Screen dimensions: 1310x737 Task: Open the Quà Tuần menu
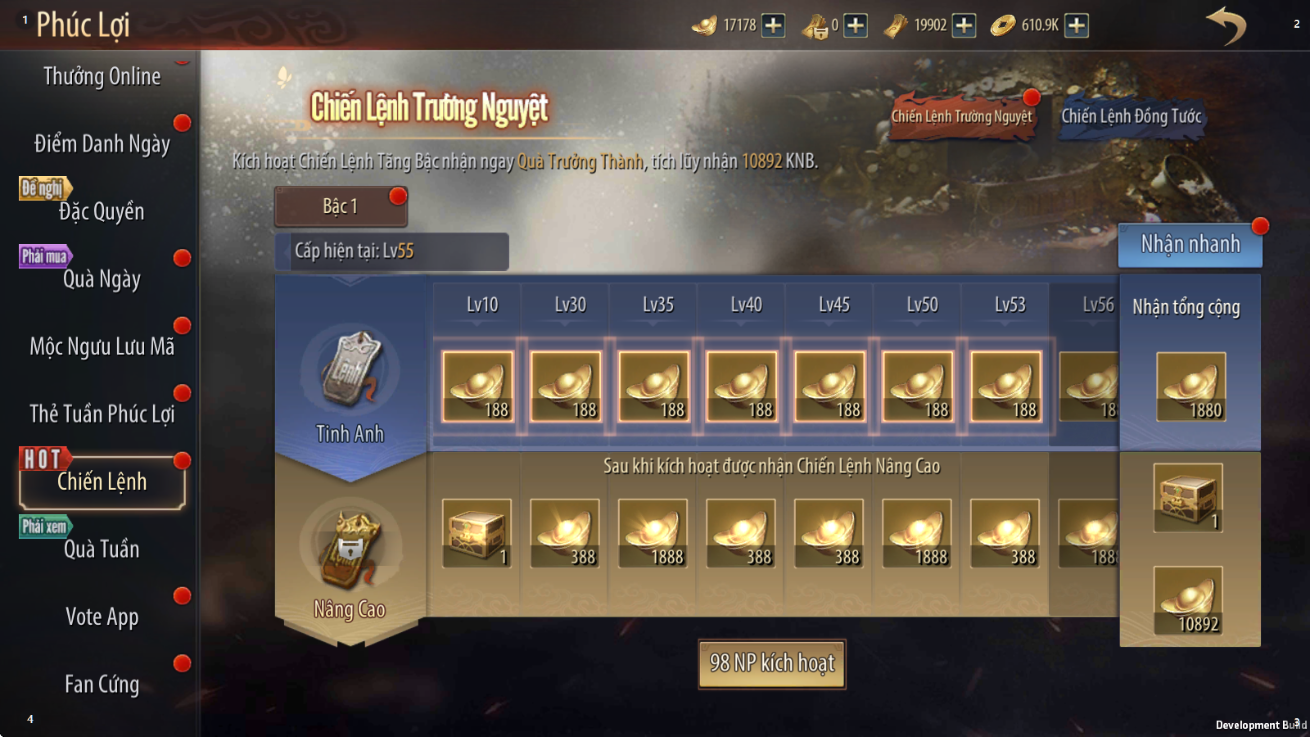click(x=102, y=549)
